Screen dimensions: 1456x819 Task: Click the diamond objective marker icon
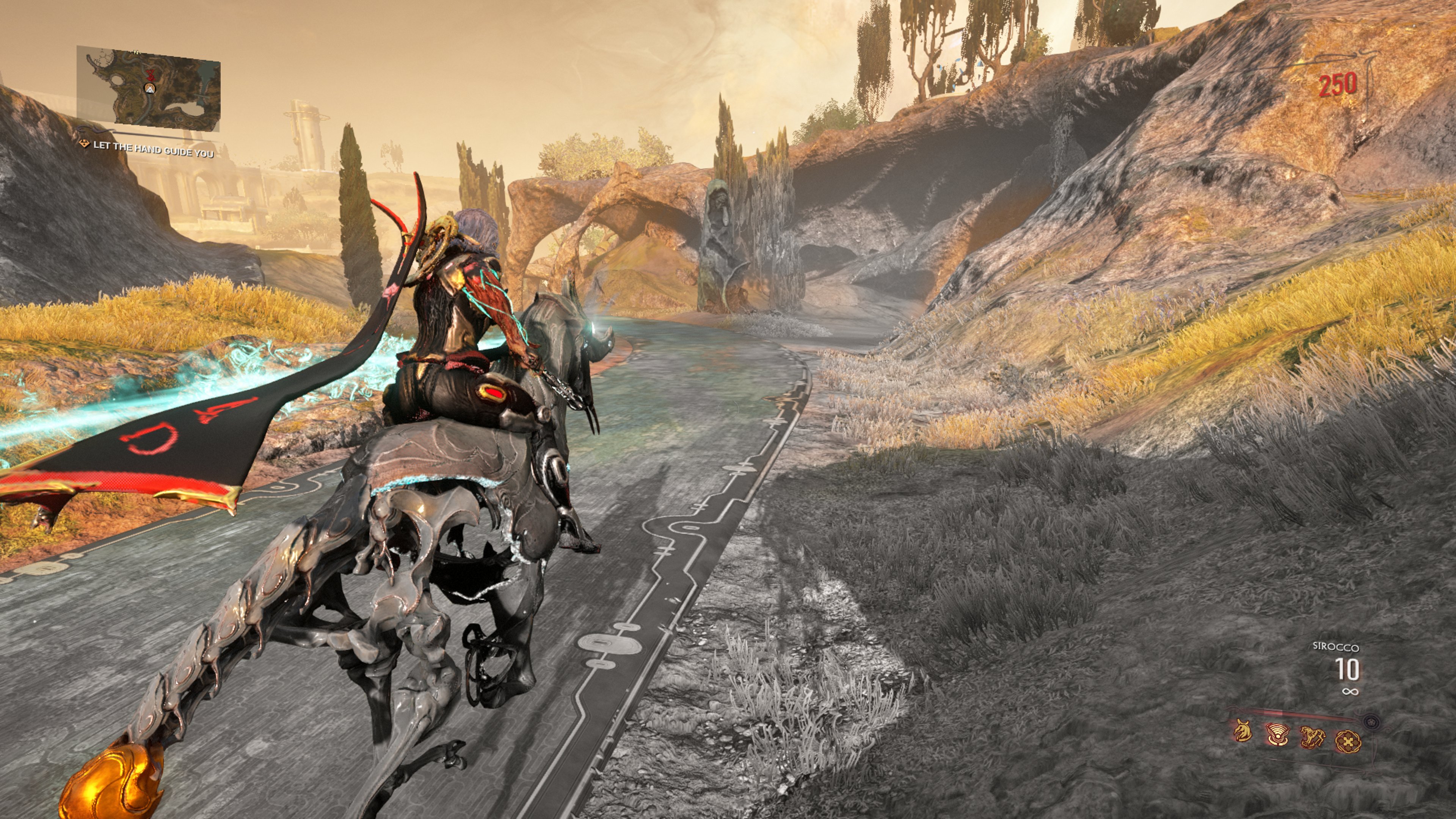point(85,145)
